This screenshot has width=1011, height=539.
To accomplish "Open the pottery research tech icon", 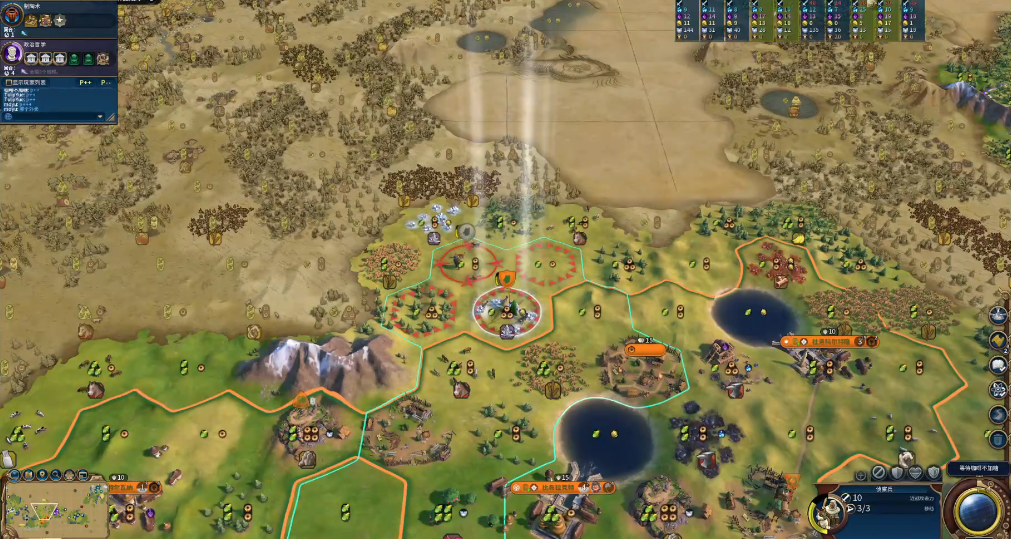I will (13, 17).
